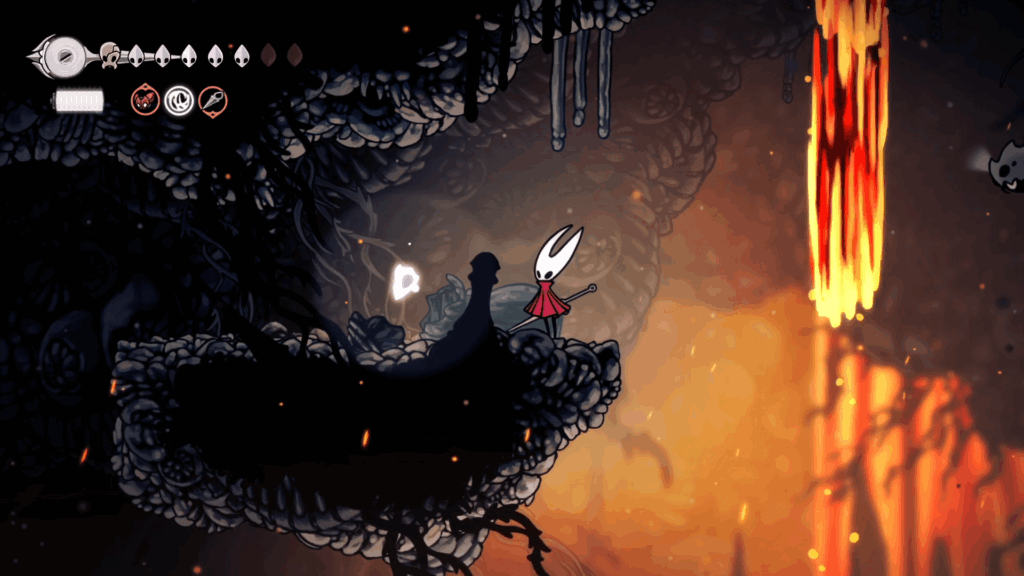Choose the throwing dagger tool icon
Viewport: 1024px width, 576px height.
[213, 100]
